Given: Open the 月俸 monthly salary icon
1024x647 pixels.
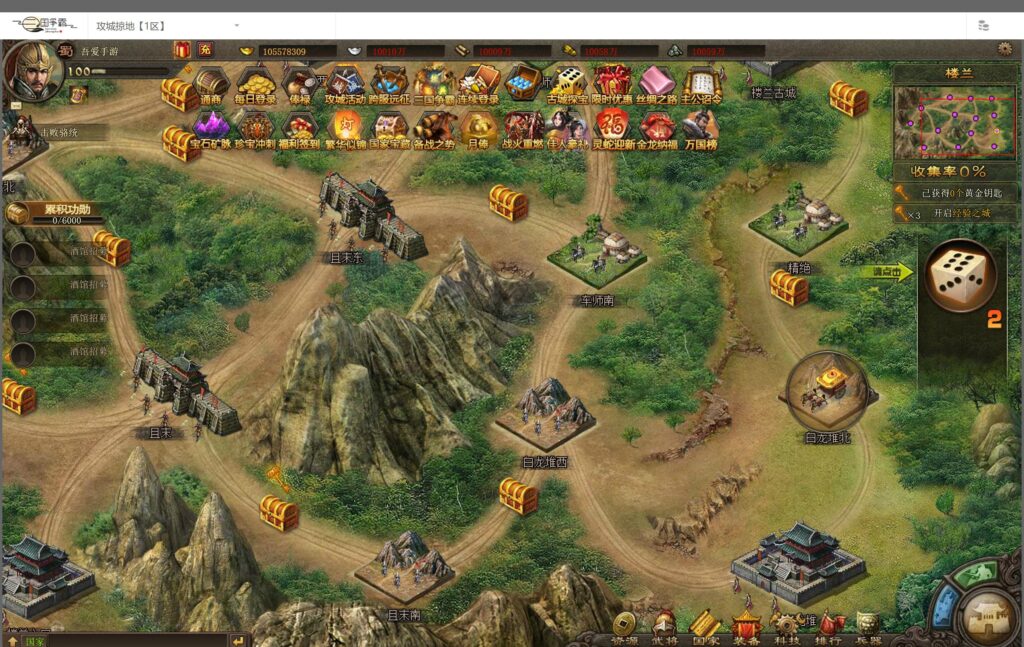Looking at the screenshot, I should tap(478, 129).
